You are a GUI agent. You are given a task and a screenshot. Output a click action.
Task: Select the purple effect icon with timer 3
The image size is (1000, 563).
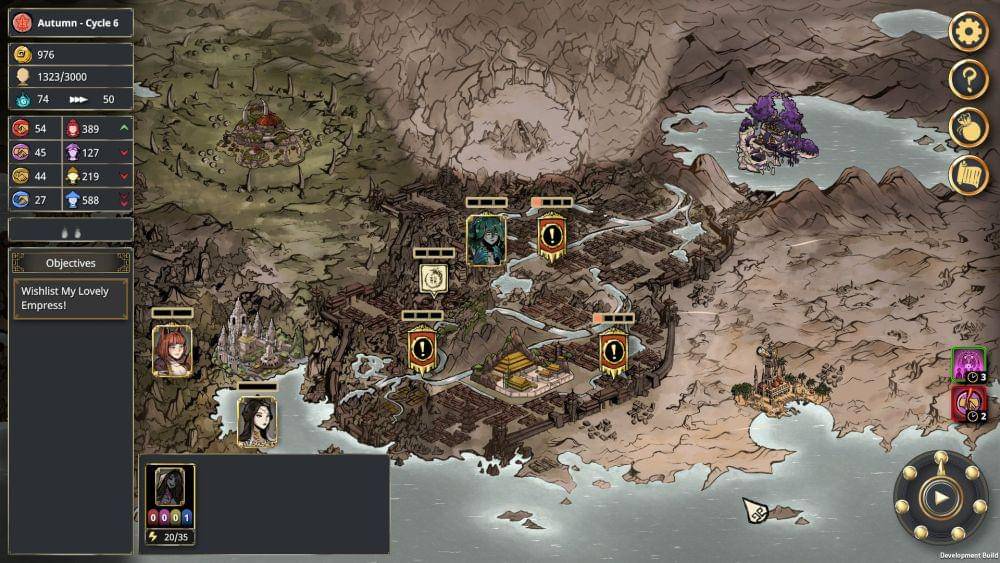coord(968,366)
